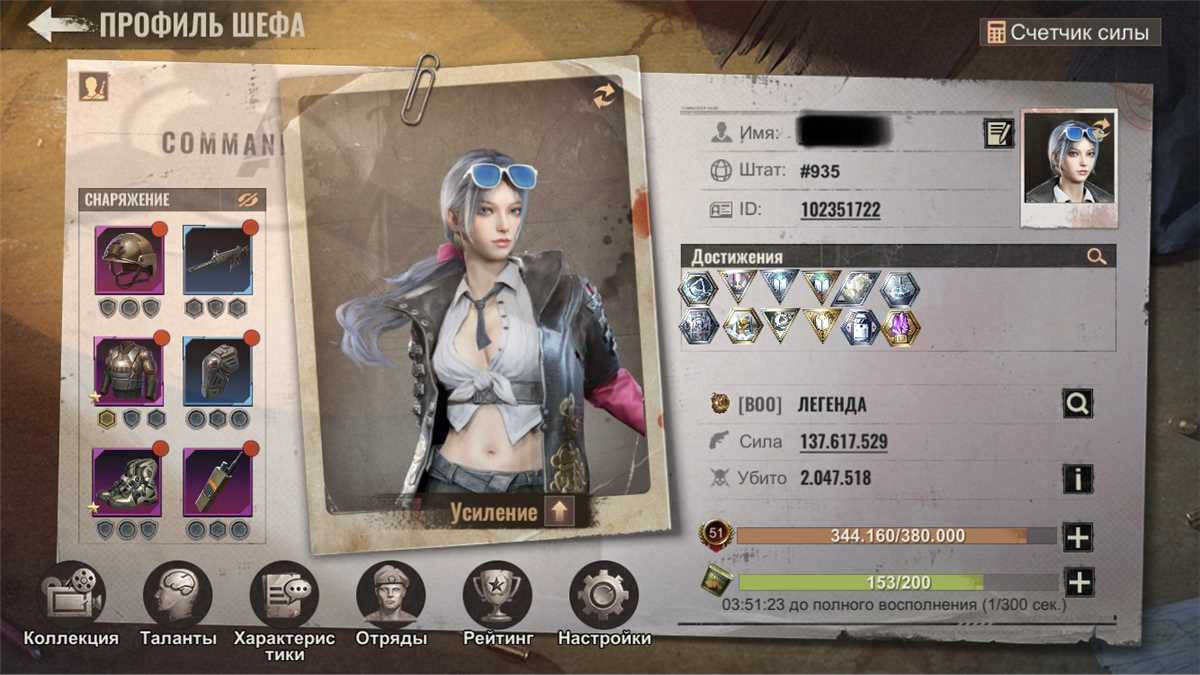Viewport: 1200px width, 675px height.
Task: Go back using the profile arrow
Action: [60, 25]
